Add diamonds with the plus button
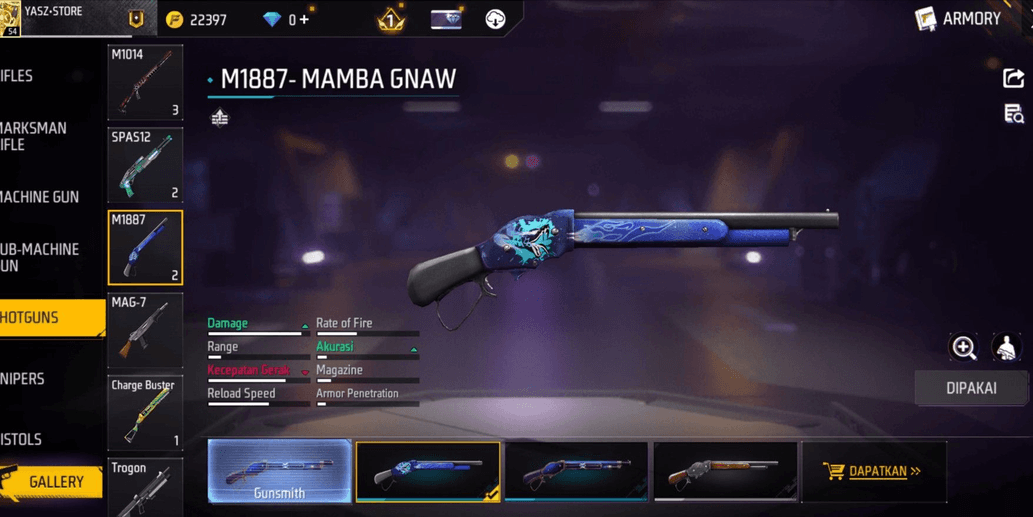 304,19
